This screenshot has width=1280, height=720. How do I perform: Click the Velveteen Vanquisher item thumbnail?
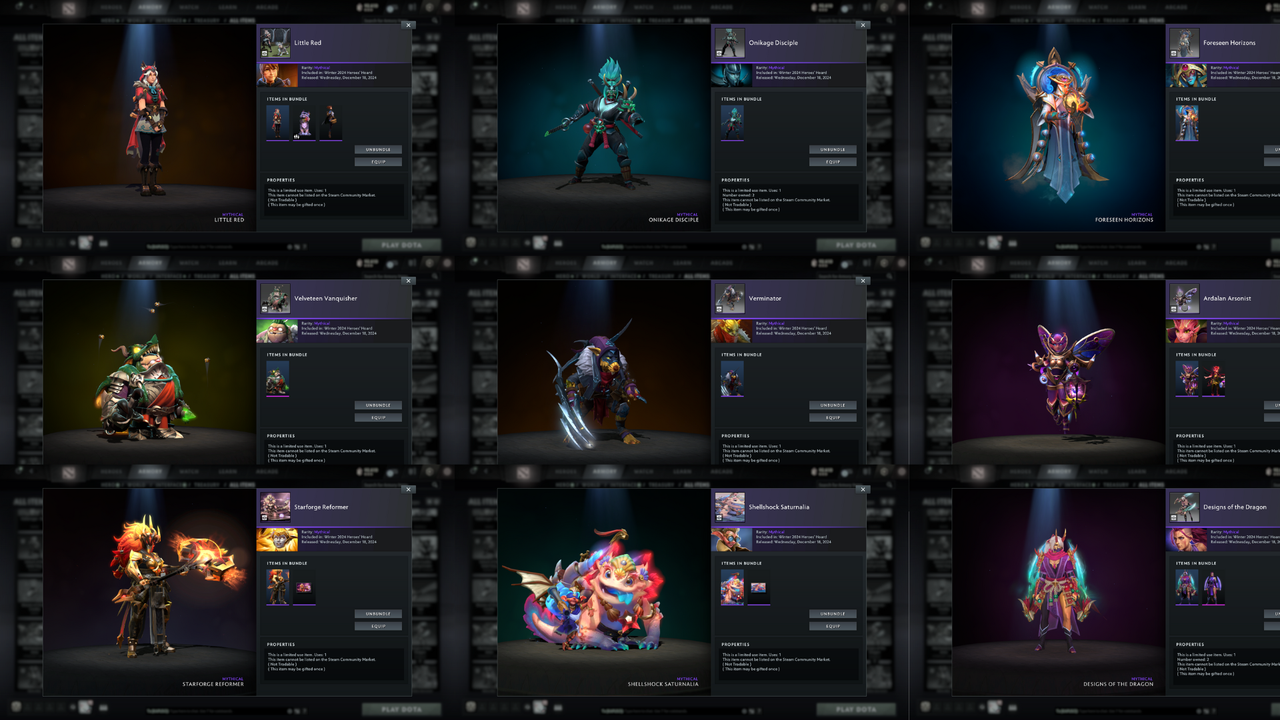277,380
